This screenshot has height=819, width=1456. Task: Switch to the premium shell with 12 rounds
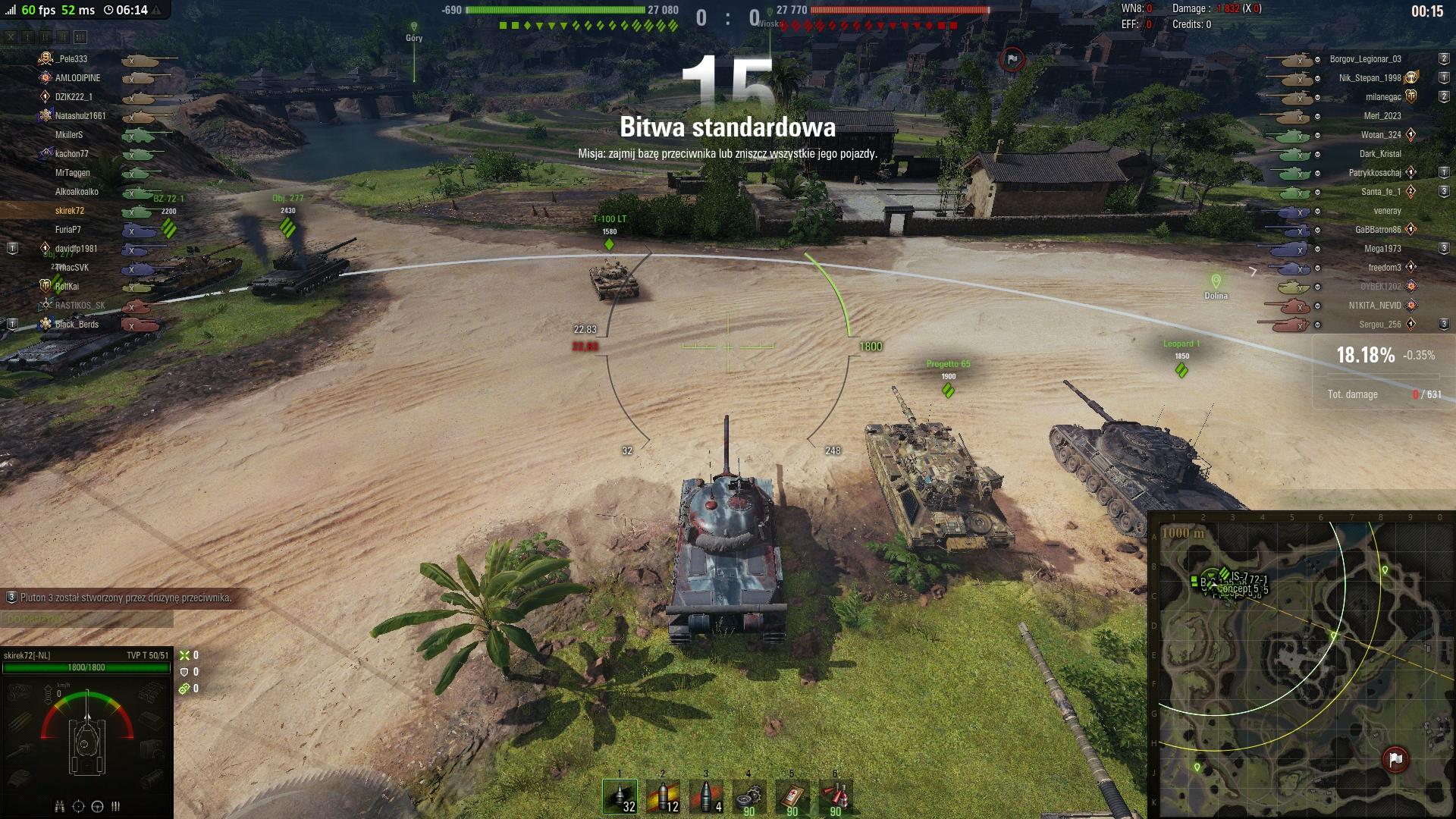pyautogui.click(x=663, y=797)
